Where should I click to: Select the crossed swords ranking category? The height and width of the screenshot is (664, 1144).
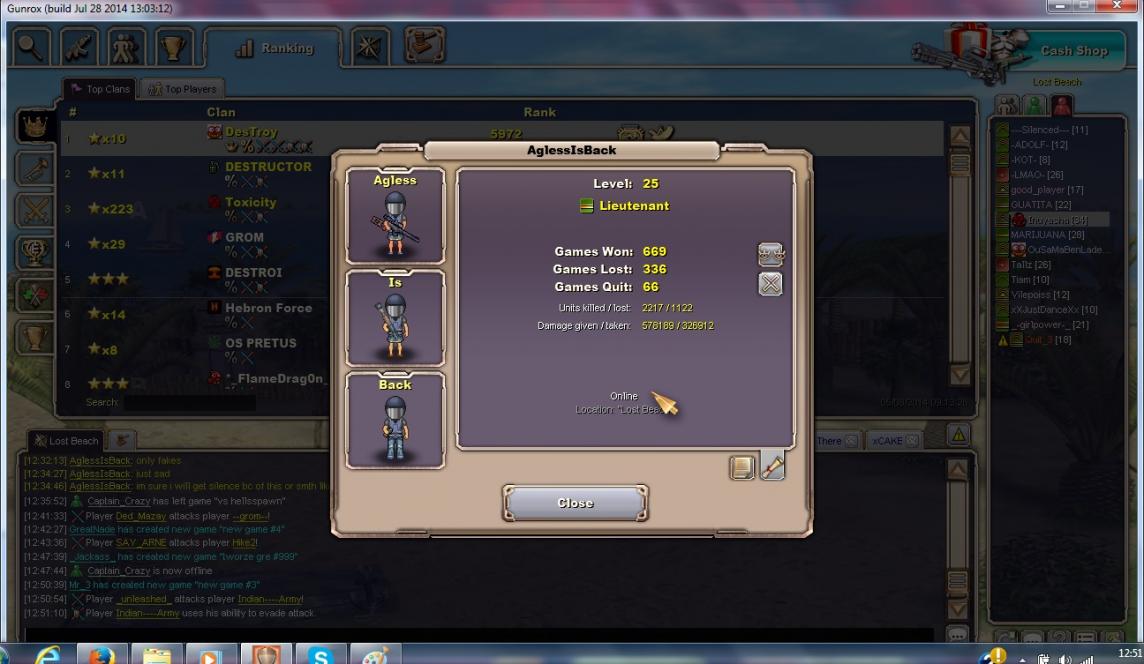click(x=33, y=210)
